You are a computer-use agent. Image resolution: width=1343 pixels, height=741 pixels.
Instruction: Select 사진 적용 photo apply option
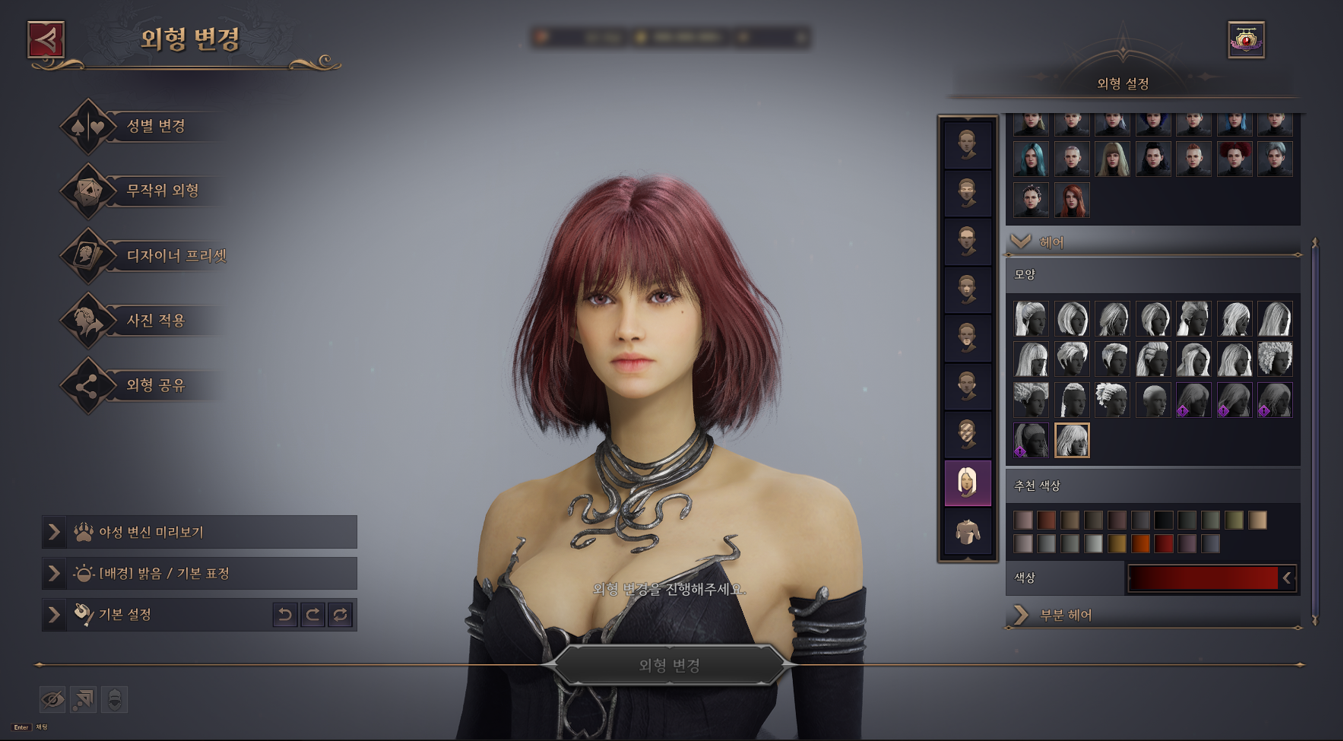(155, 321)
